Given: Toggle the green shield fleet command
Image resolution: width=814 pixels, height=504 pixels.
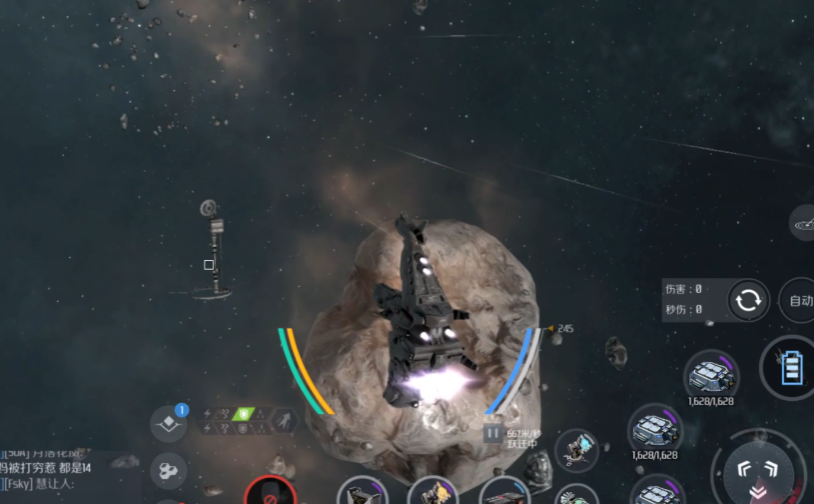Looking at the screenshot, I should (x=241, y=414).
